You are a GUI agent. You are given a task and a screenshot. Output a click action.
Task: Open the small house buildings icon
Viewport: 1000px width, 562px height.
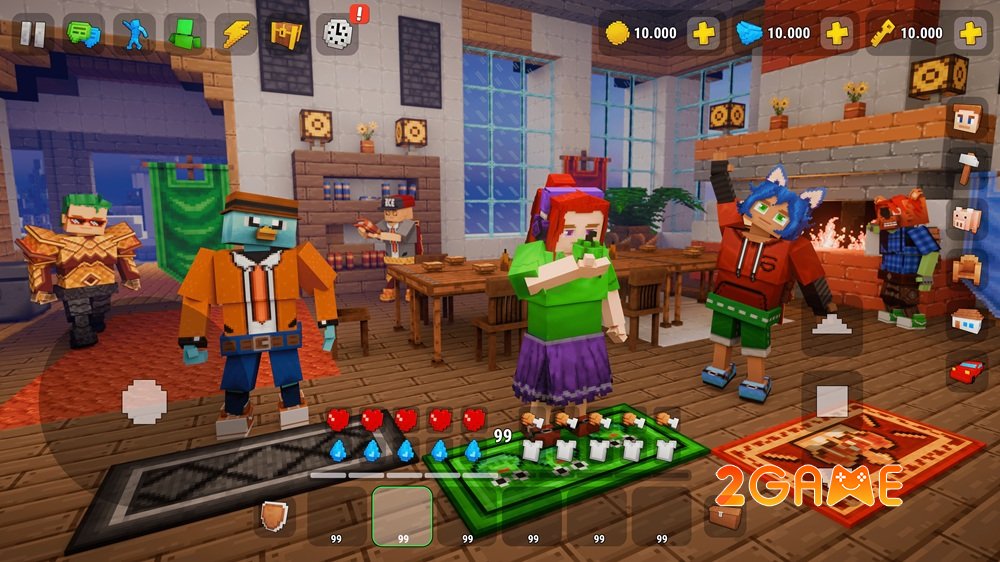(967, 321)
